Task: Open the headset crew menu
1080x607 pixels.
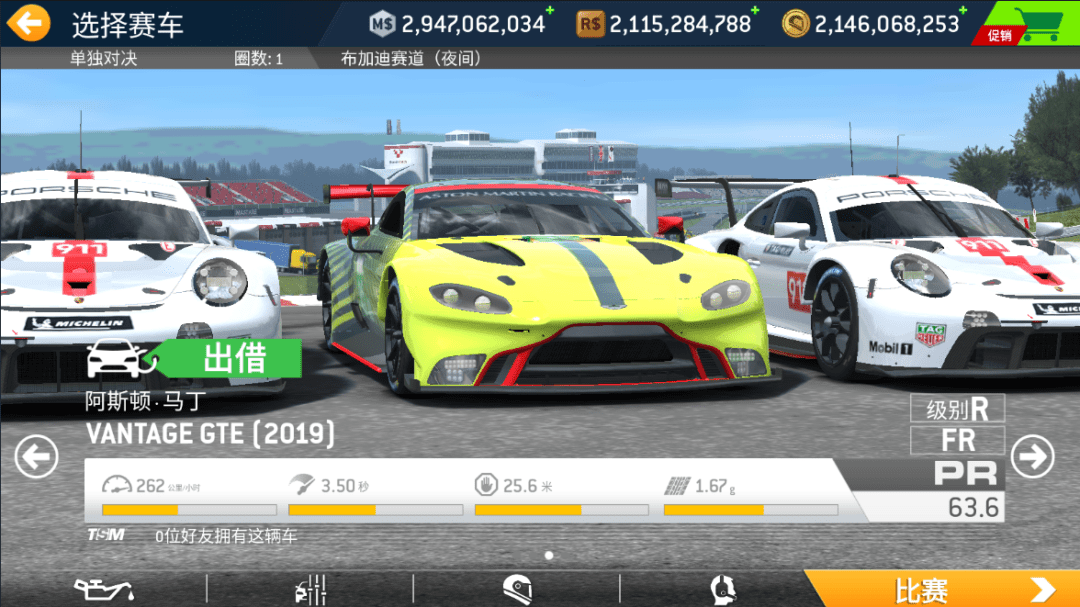Action: [x=723, y=589]
